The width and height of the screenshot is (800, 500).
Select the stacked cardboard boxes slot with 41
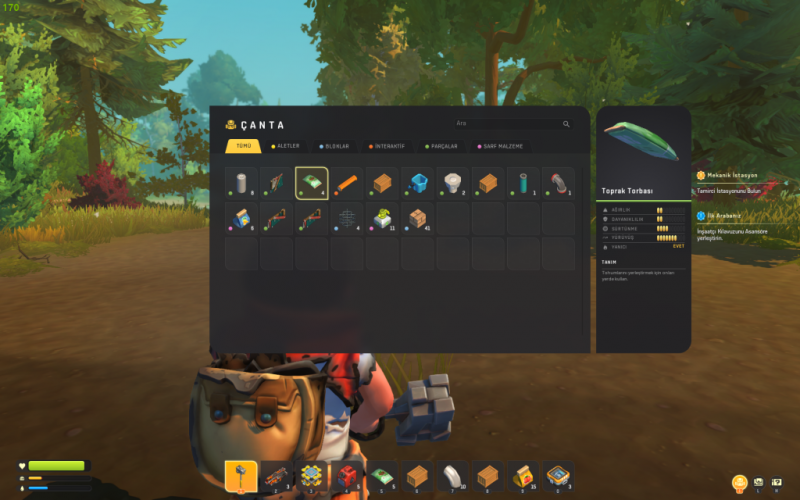[x=417, y=218]
